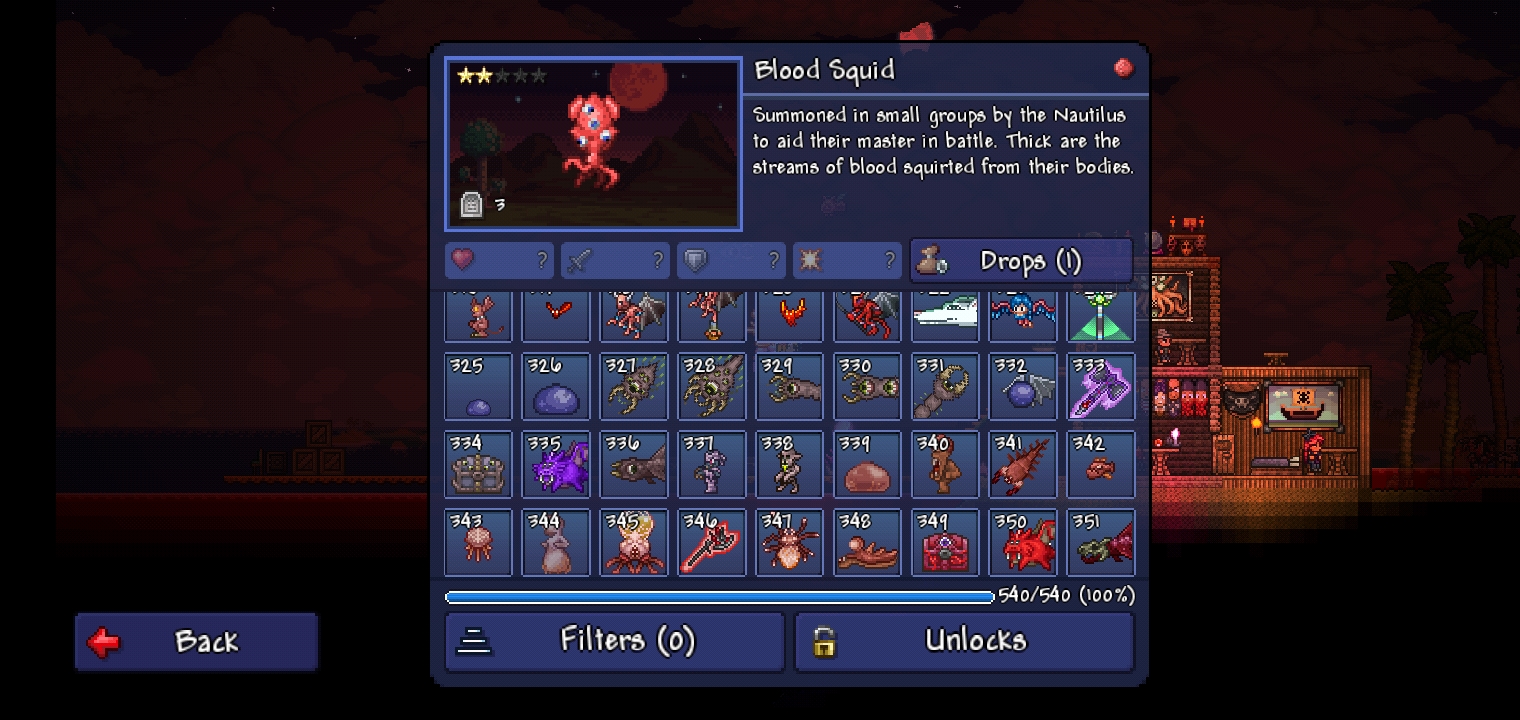Choose bestiary entry 335
The height and width of the screenshot is (720, 1520).
(556, 464)
